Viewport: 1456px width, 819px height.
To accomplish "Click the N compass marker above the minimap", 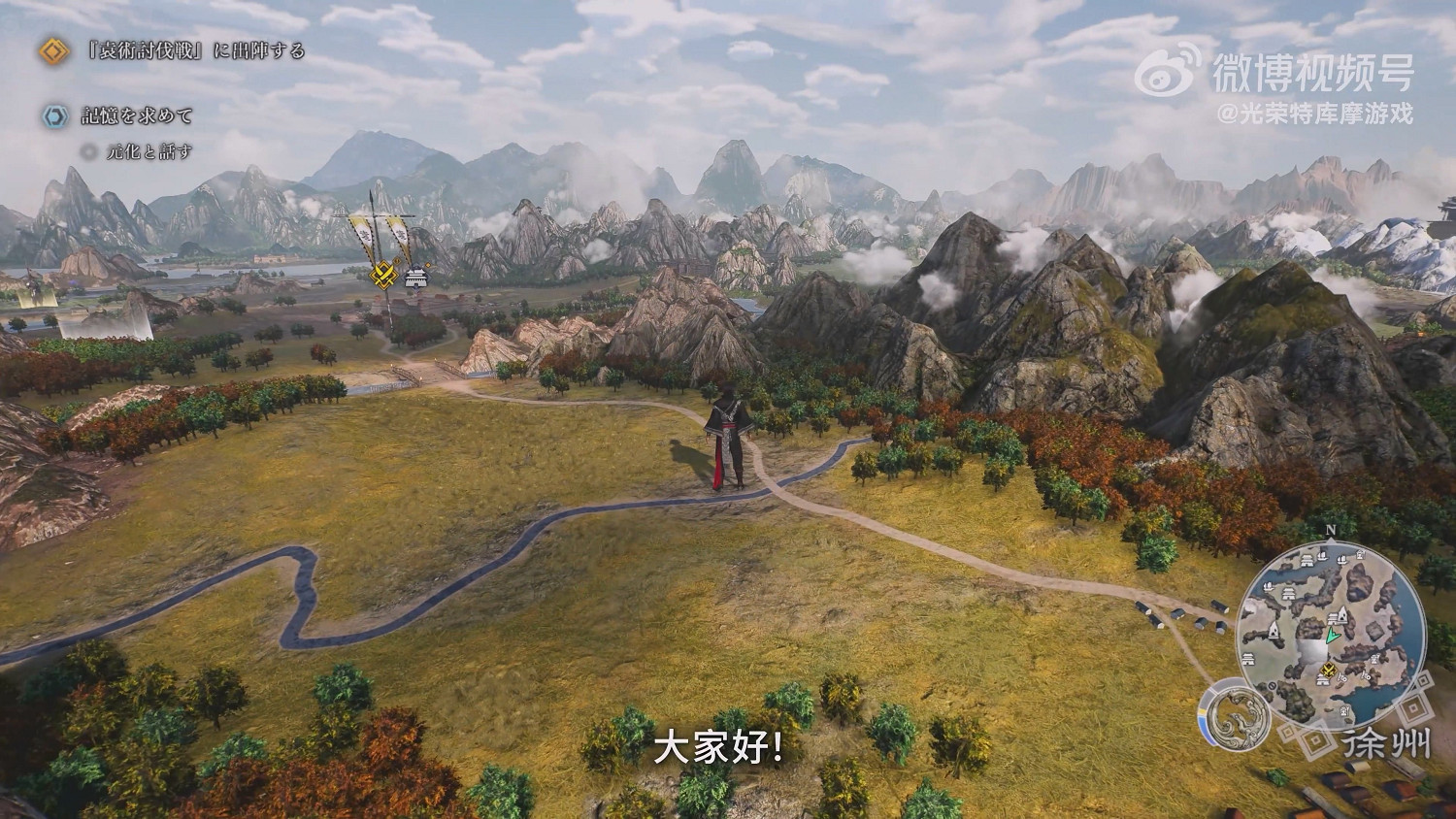I will click(x=1332, y=530).
